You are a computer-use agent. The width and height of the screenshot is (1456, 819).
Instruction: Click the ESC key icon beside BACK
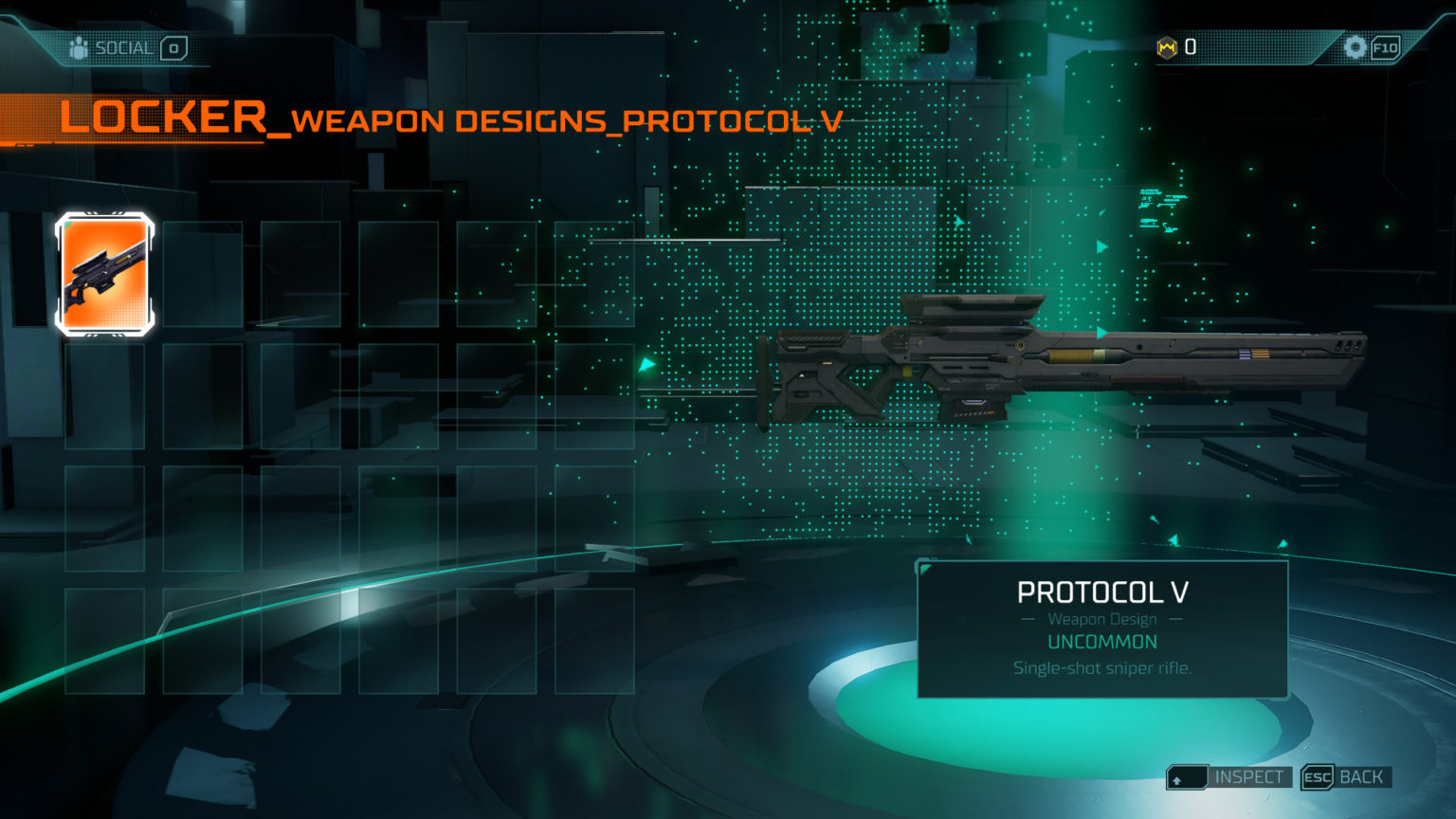[1317, 776]
